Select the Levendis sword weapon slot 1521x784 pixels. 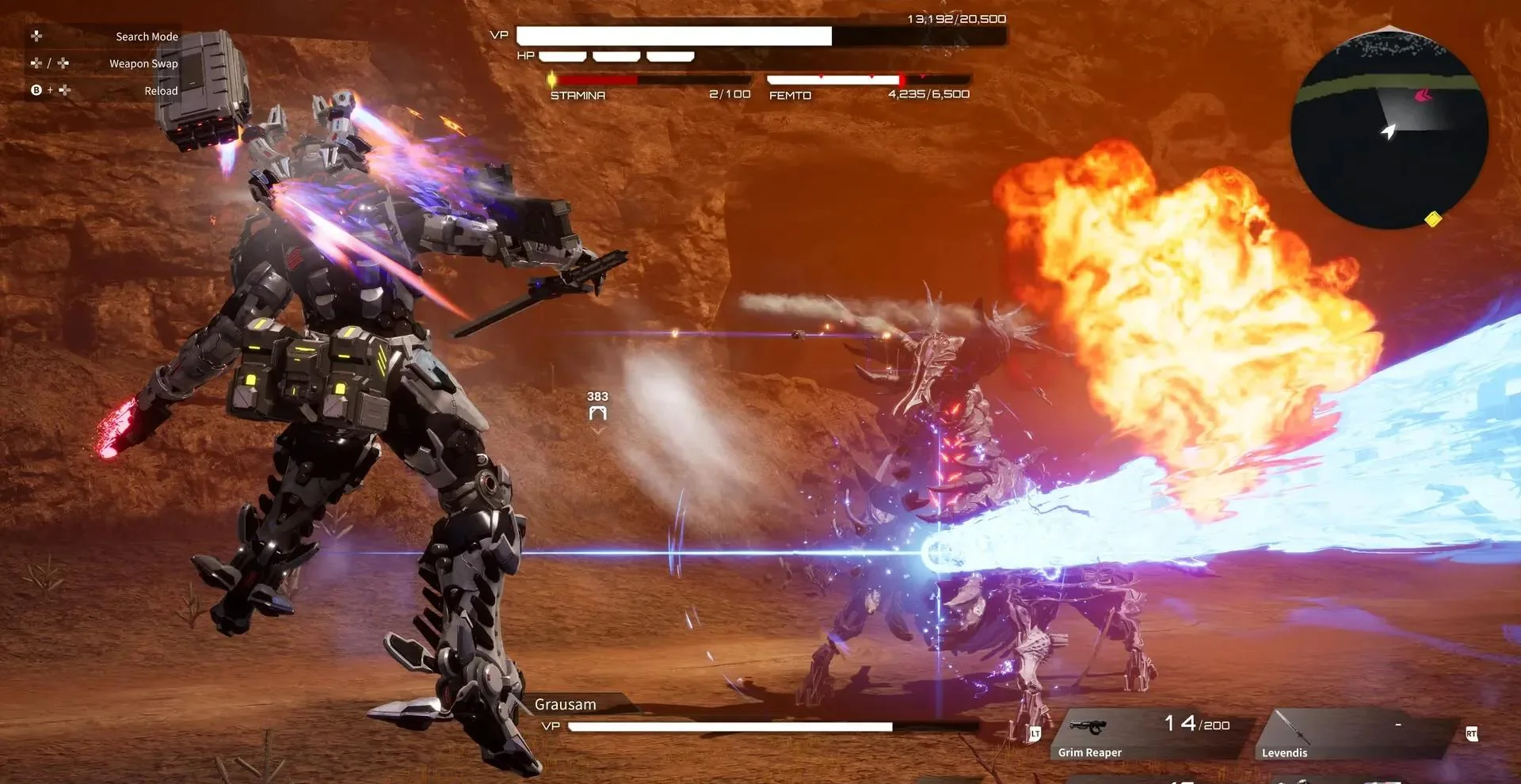point(1355,735)
